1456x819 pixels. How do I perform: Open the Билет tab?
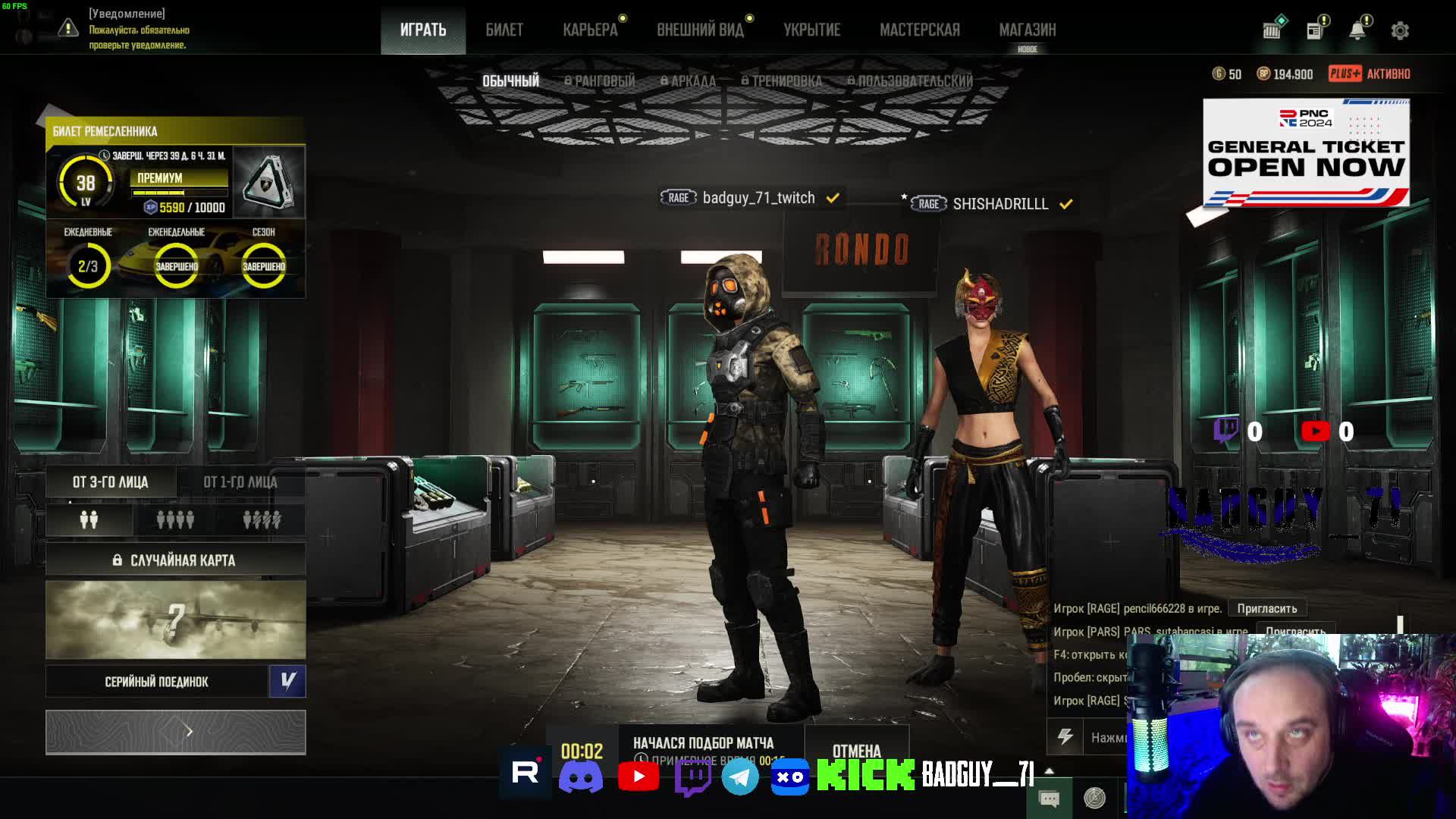pyautogui.click(x=504, y=30)
